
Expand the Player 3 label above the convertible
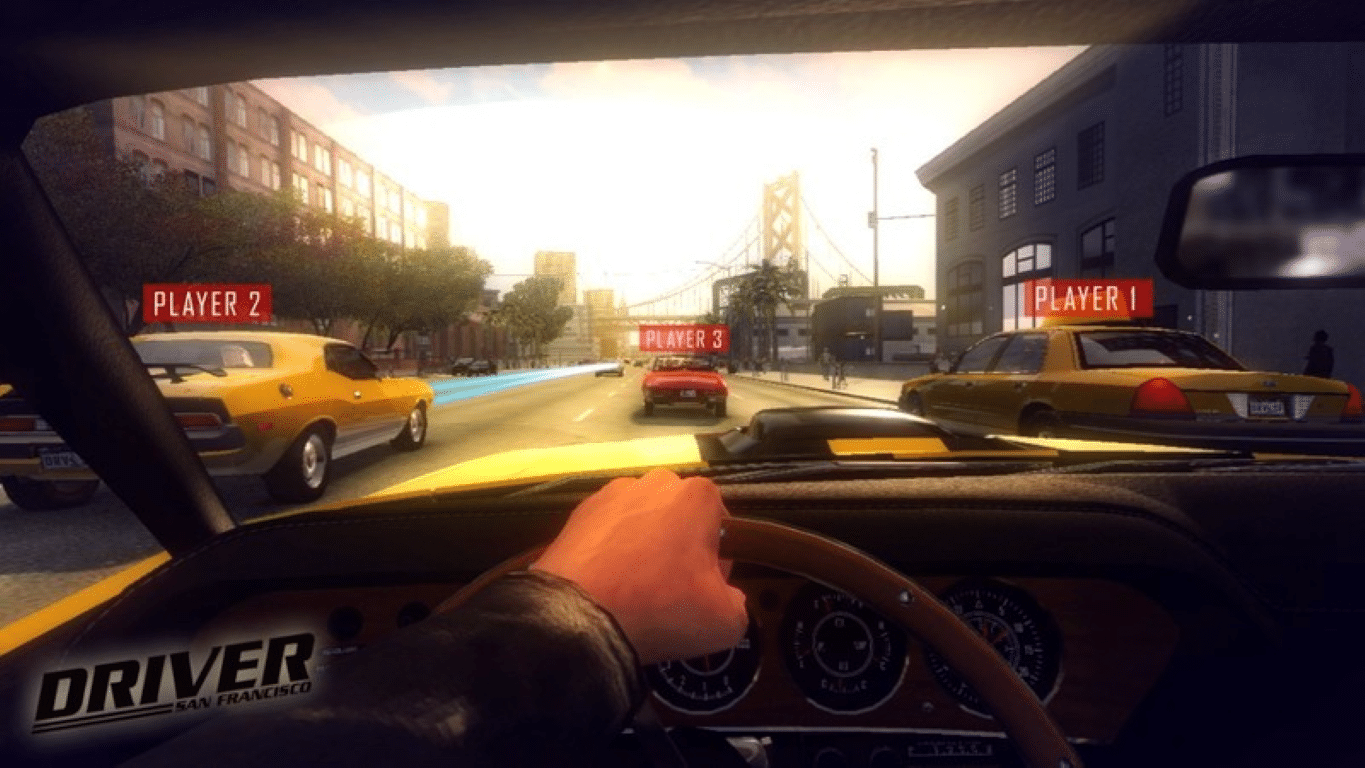[x=684, y=339]
